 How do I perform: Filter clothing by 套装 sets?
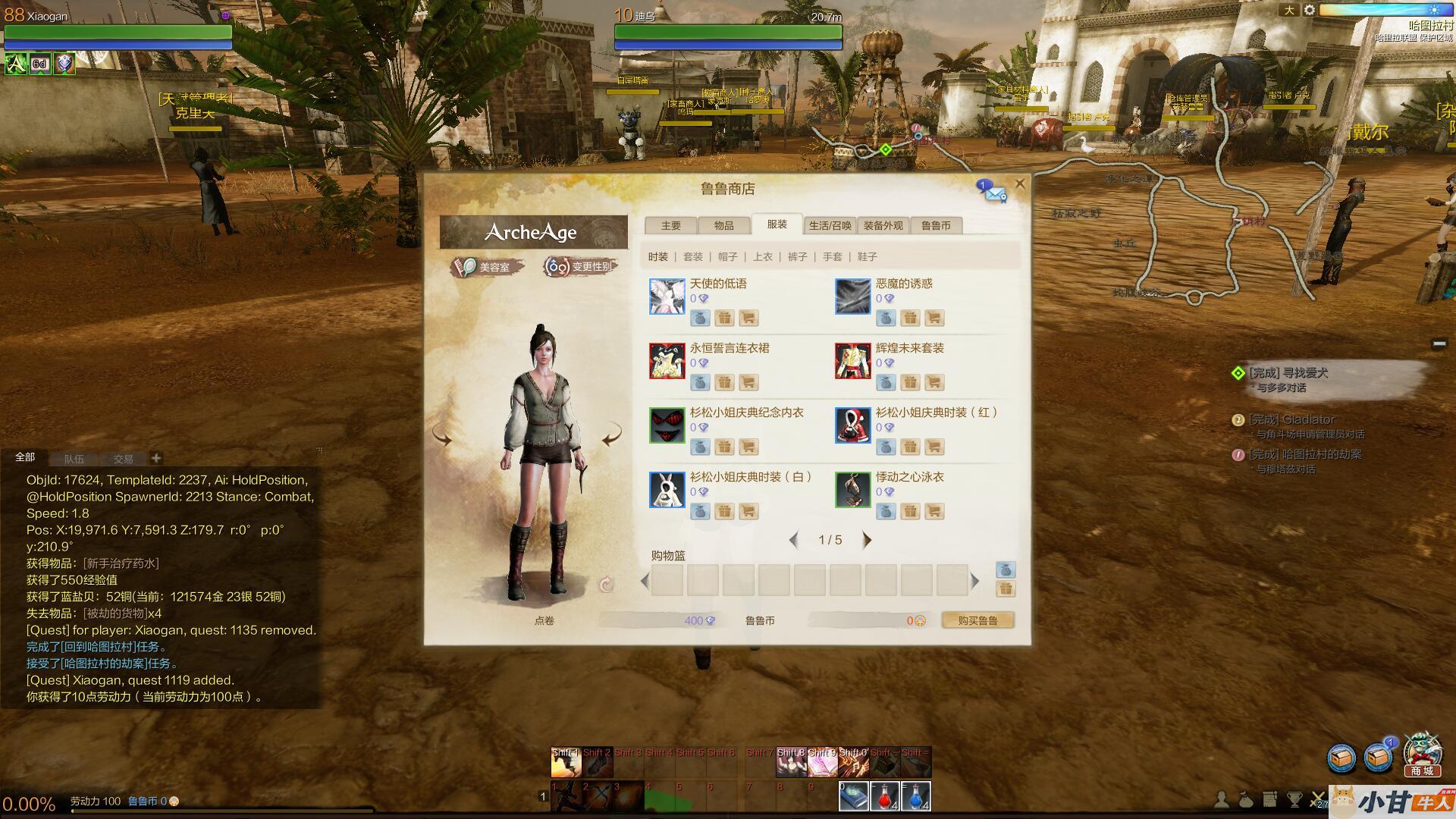[x=693, y=257]
